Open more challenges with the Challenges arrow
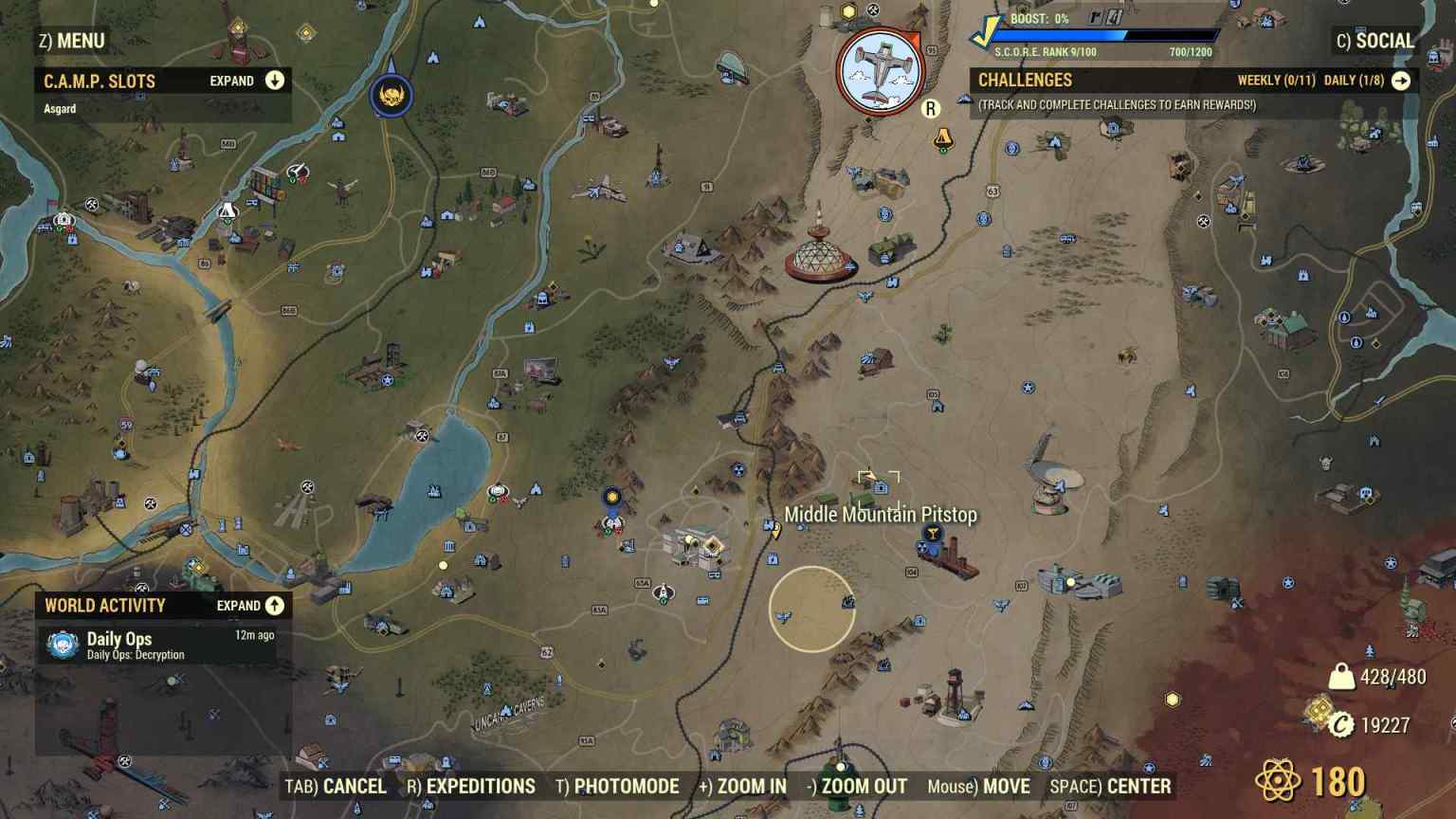The width and height of the screenshot is (1456, 819). coord(1400,81)
